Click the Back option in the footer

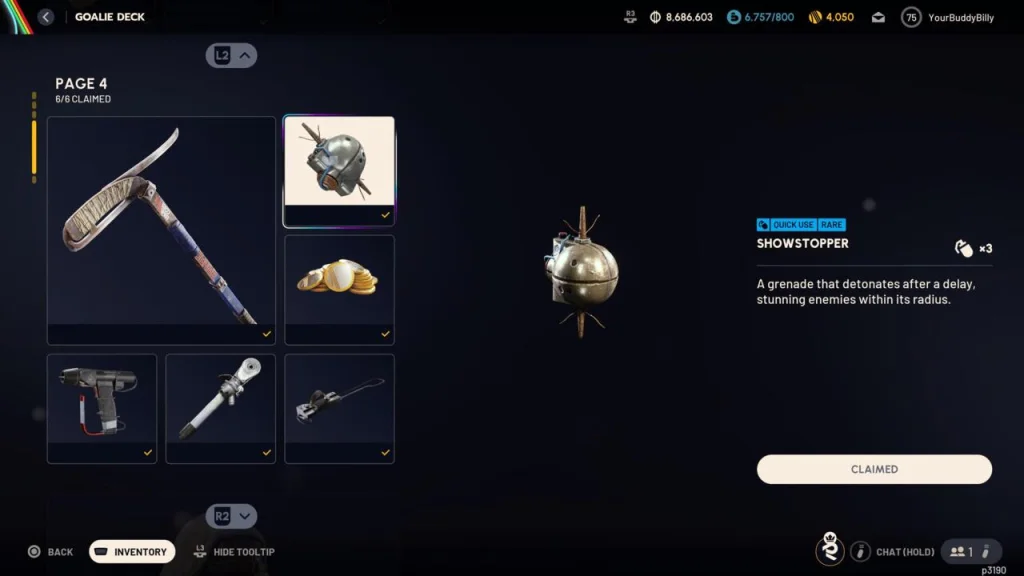[51, 552]
